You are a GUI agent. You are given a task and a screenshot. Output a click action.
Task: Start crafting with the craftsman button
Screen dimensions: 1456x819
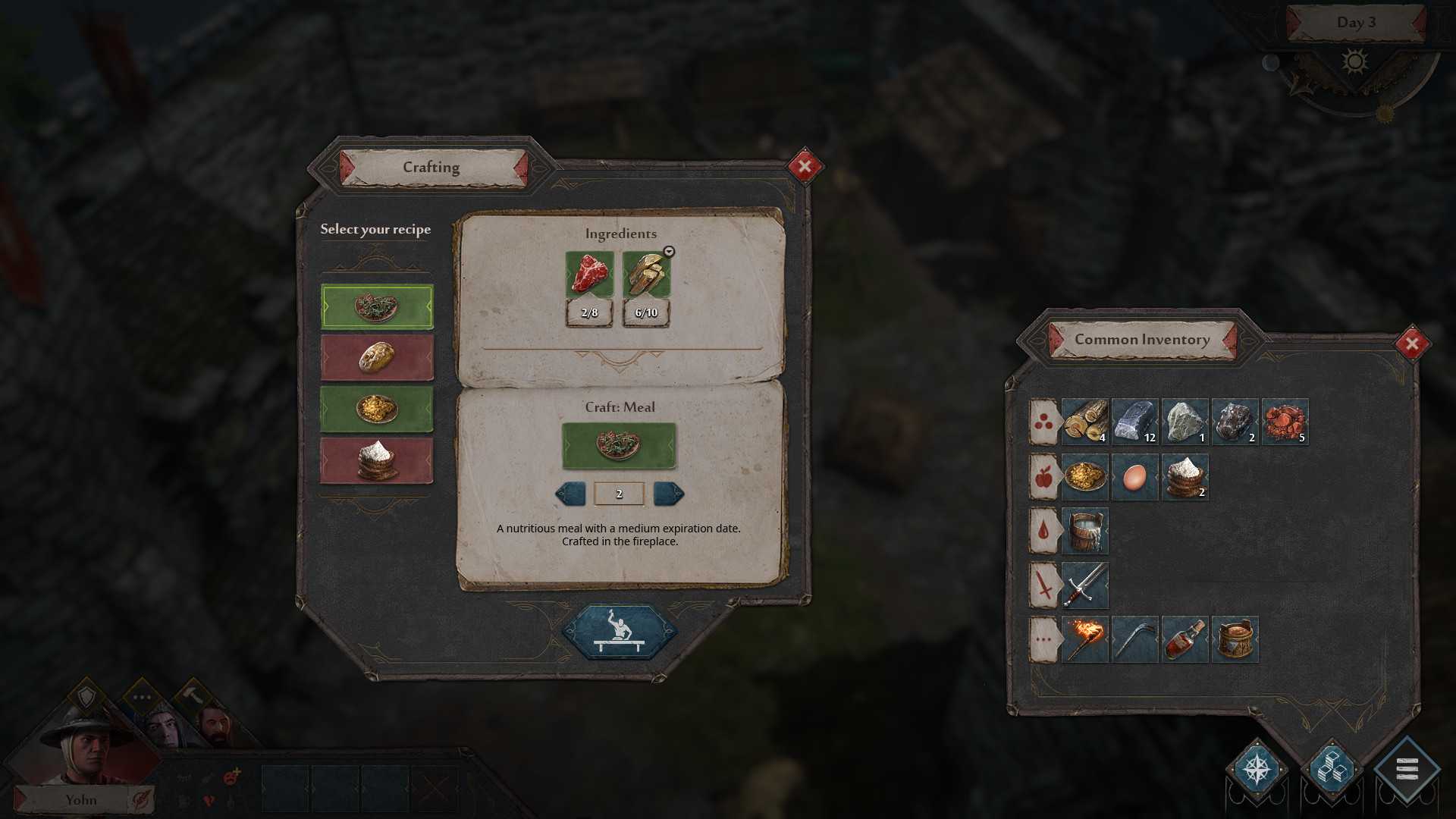coord(620,632)
